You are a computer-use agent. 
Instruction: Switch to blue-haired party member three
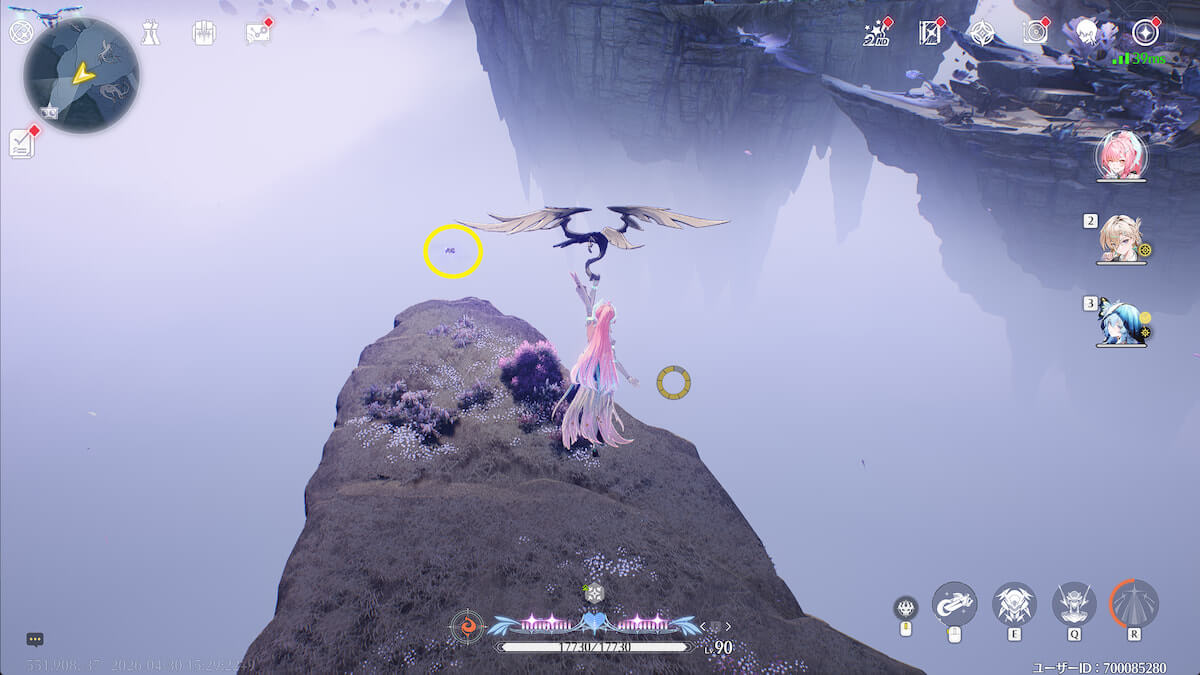click(1119, 321)
